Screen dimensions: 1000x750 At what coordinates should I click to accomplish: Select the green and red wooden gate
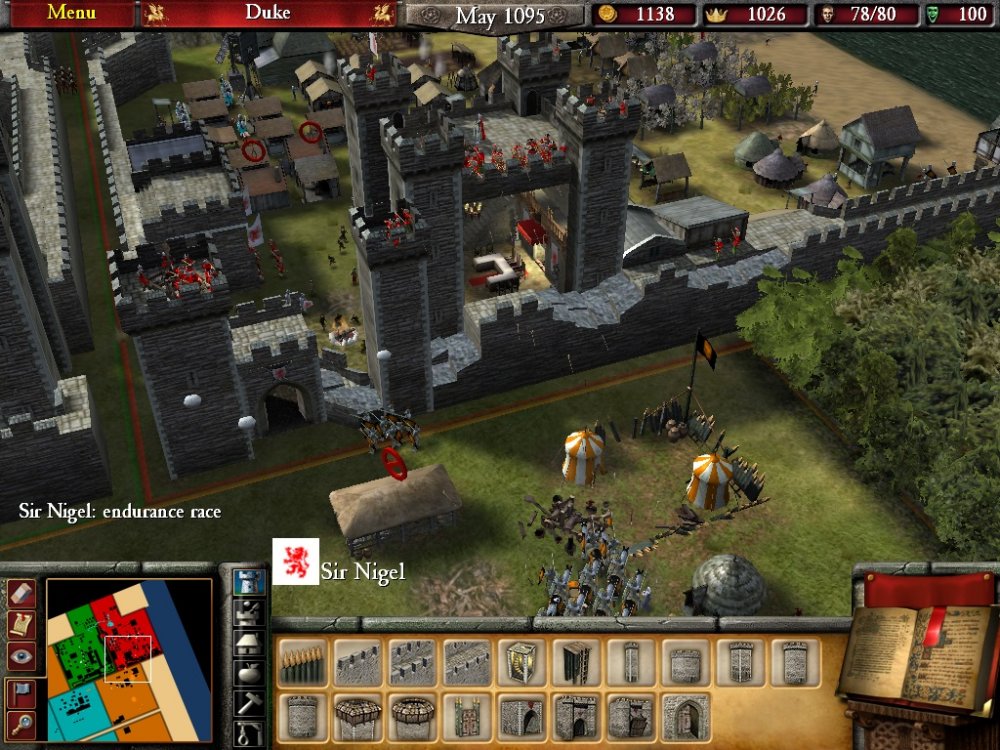tap(464, 717)
